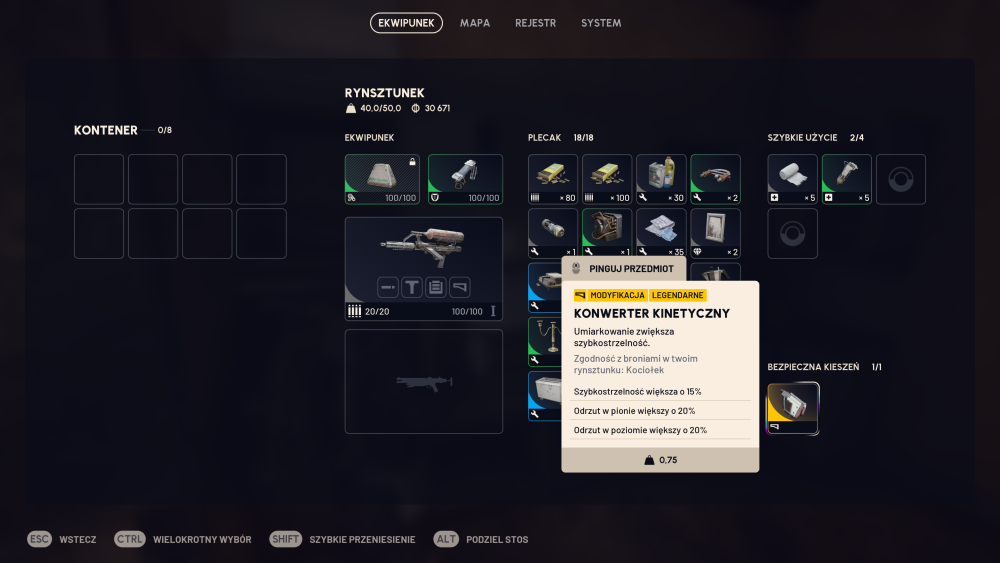
Task: Pick the ammo stack of 100
Action: [x=607, y=179]
